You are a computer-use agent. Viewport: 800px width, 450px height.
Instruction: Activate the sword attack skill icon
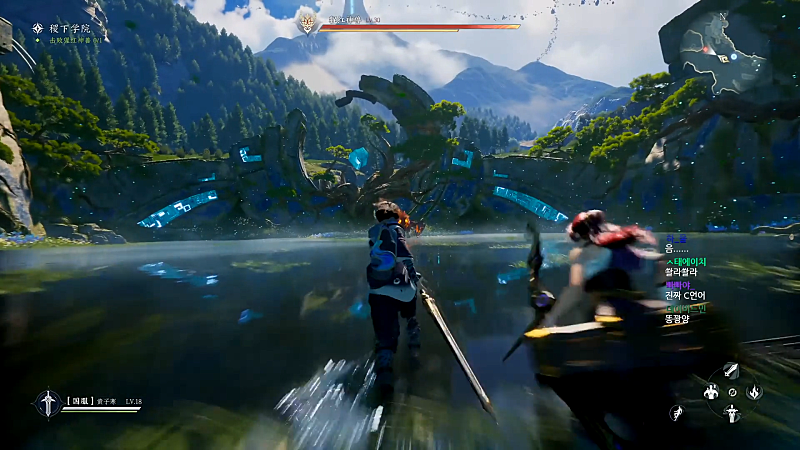pyautogui.click(x=731, y=370)
